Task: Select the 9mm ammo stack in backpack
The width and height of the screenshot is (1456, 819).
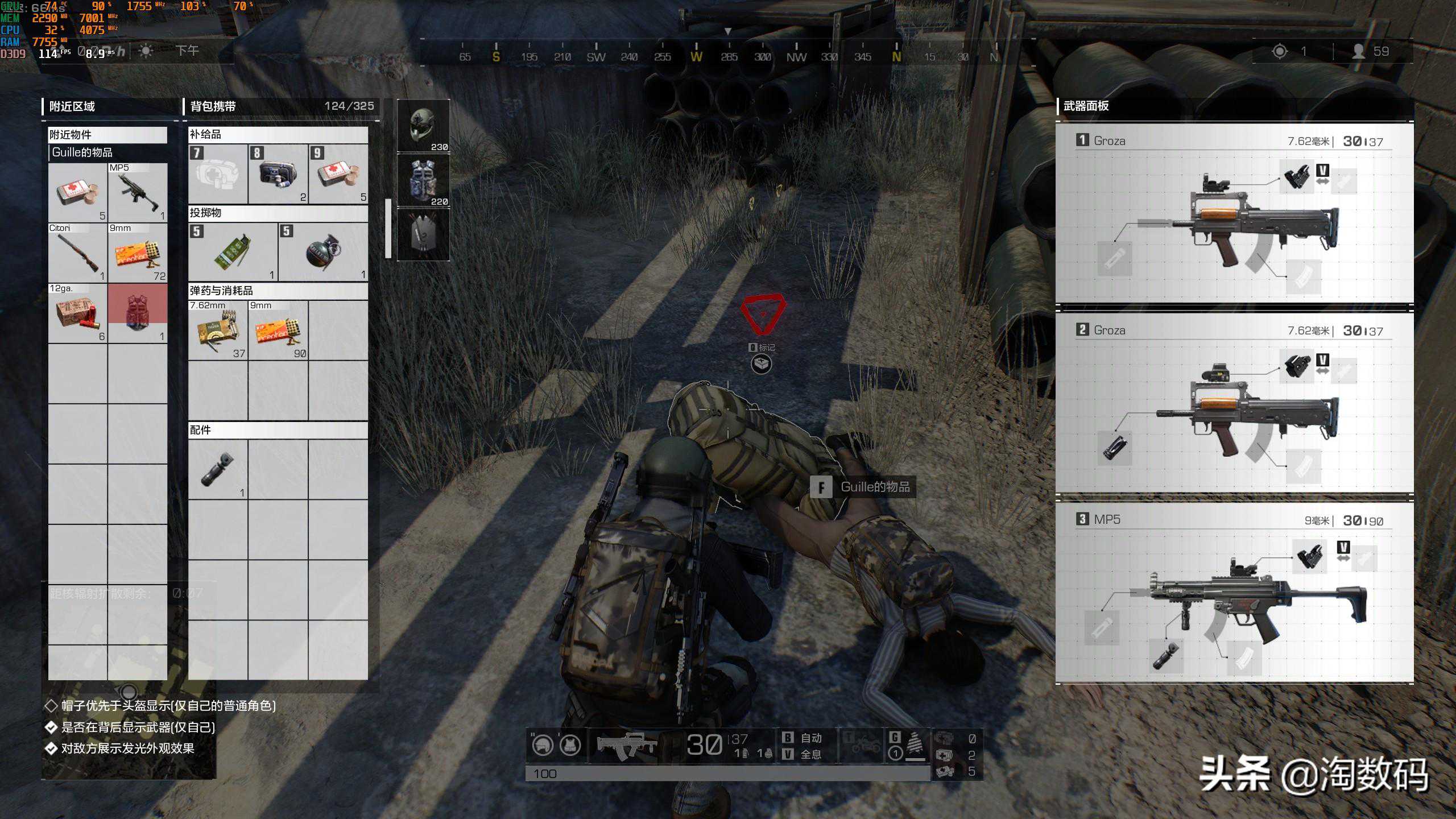Action: [278, 330]
